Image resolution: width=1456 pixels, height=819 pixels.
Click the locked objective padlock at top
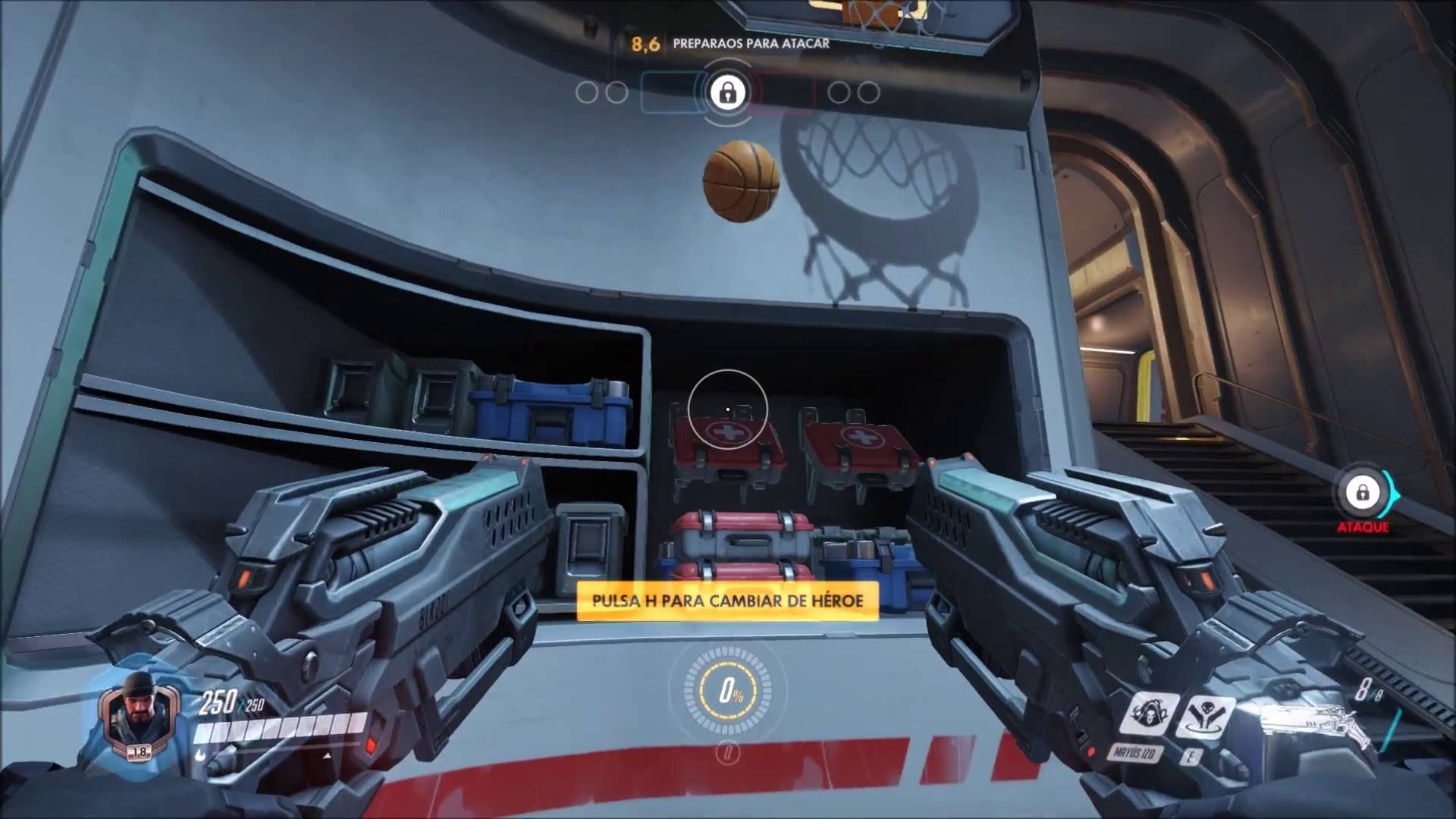pyautogui.click(x=727, y=93)
